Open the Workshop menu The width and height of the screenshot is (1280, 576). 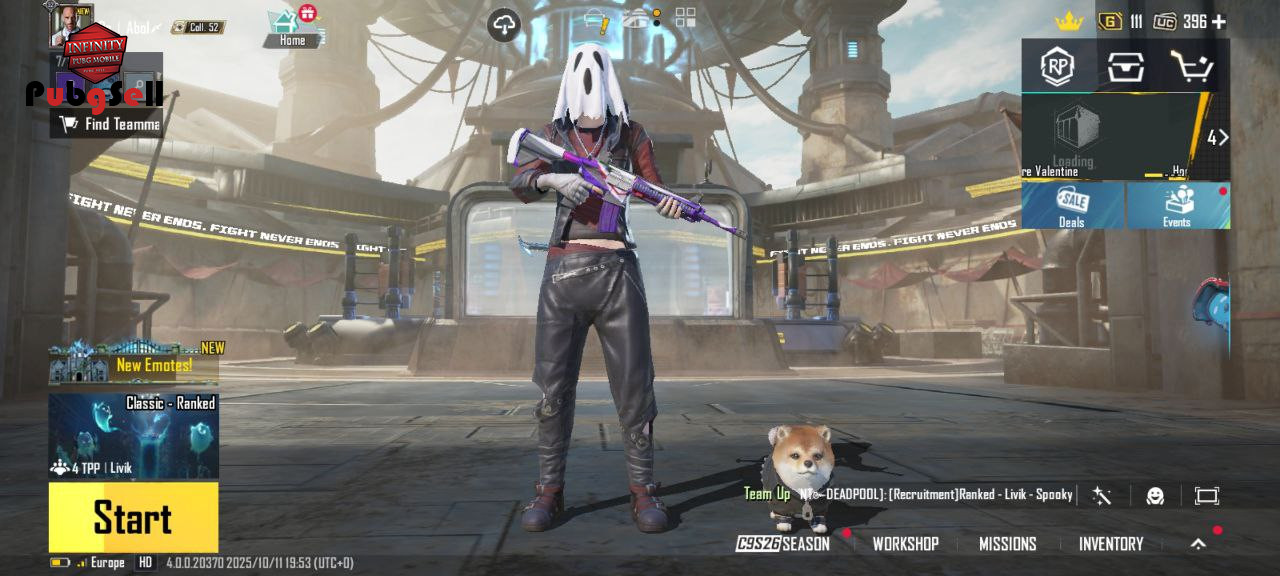[x=905, y=544]
